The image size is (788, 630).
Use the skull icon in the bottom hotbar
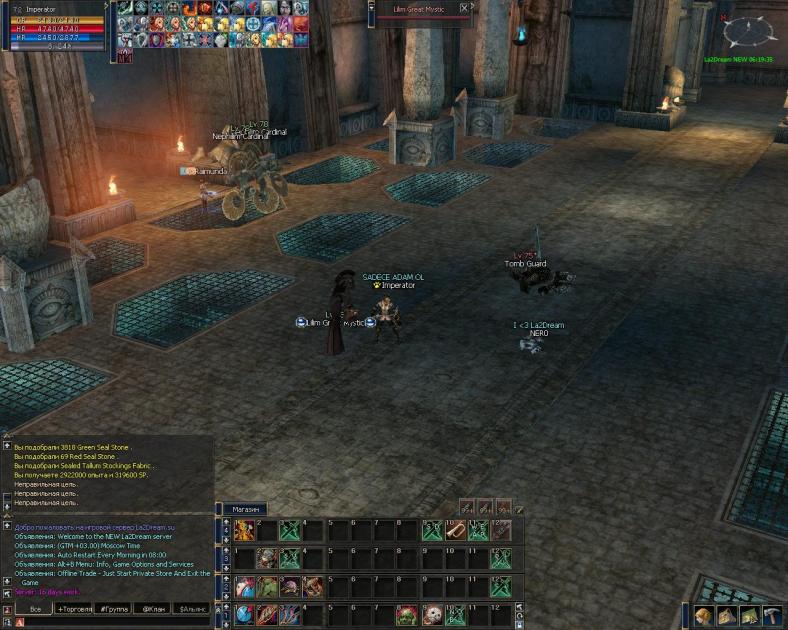(x=432, y=615)
